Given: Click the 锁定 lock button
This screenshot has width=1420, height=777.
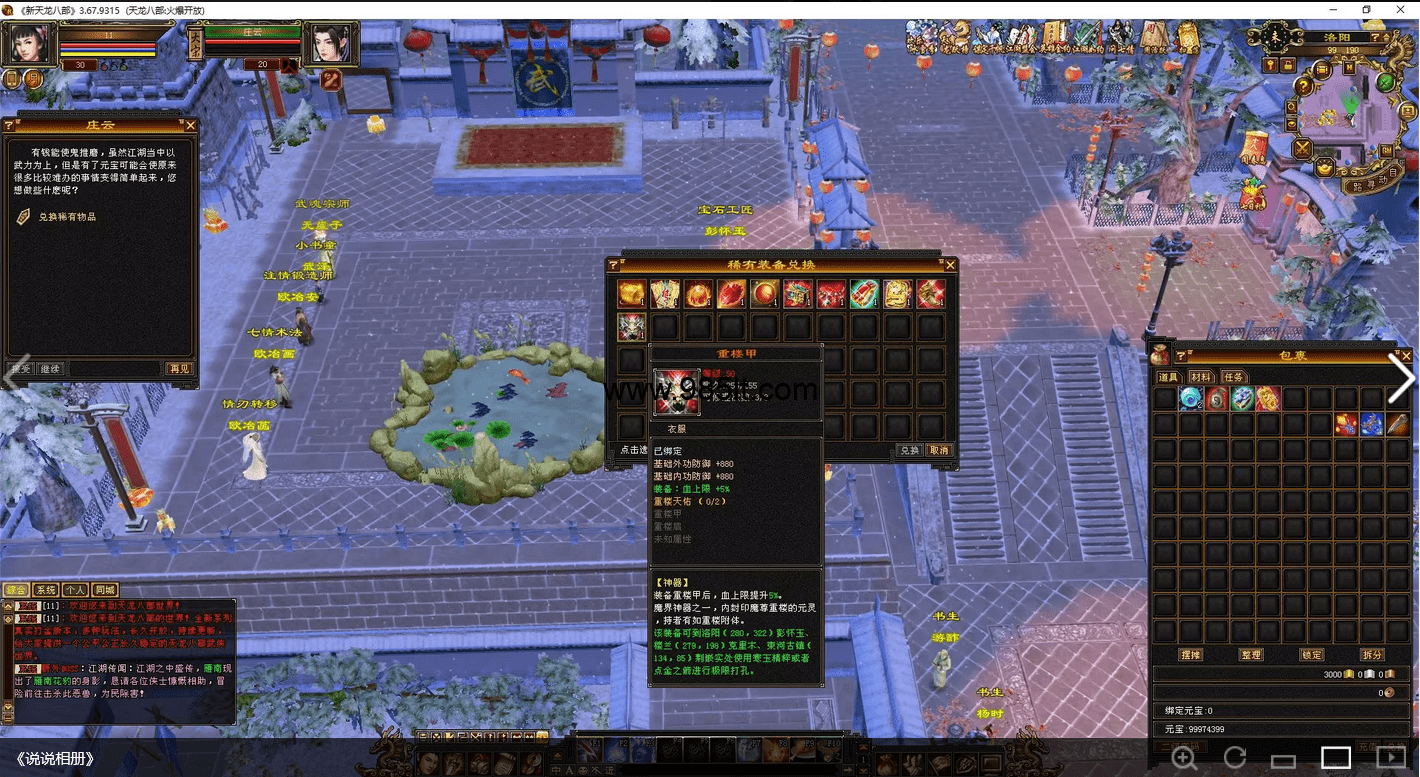Looking at the screenshot, I should click(1311, 655).
